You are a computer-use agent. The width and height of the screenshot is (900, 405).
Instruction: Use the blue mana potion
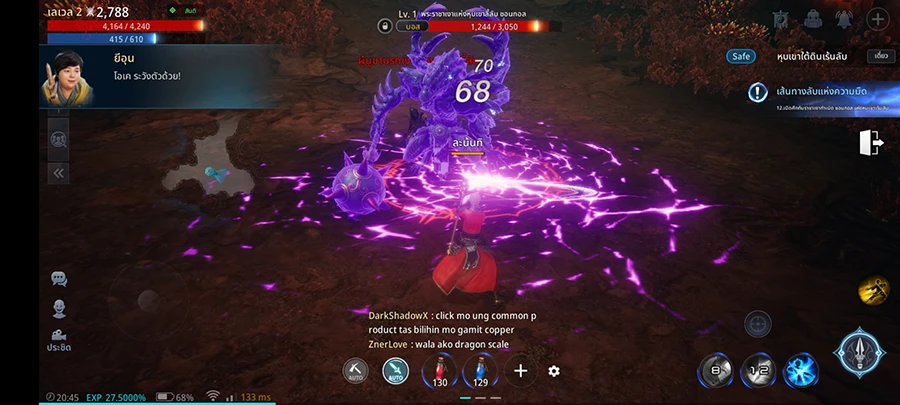click(480, 371)
